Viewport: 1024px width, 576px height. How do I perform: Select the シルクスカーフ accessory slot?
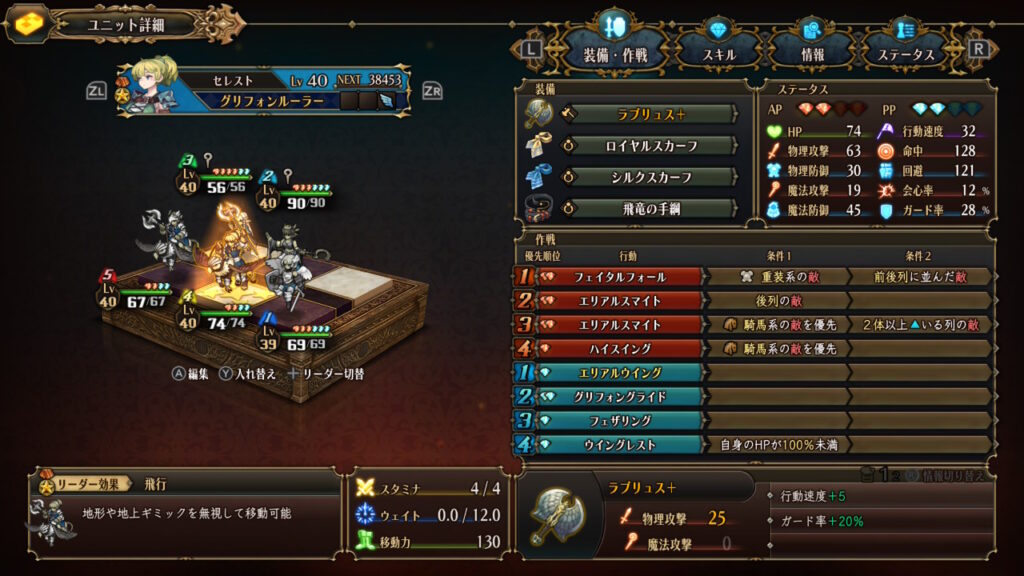(x=650, y=177)
